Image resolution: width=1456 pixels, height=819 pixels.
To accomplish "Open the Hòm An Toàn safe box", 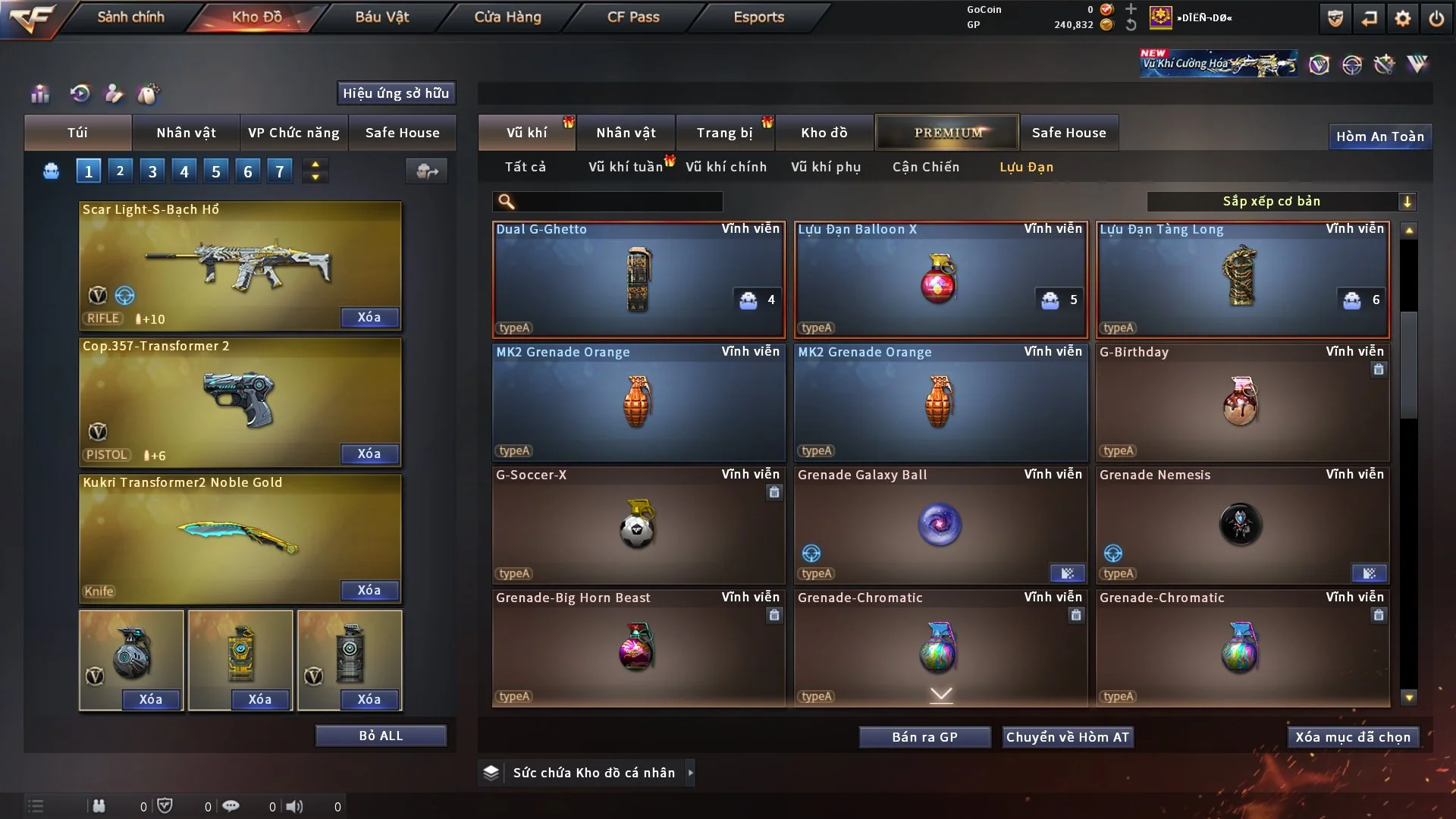I will [1379, 136].
